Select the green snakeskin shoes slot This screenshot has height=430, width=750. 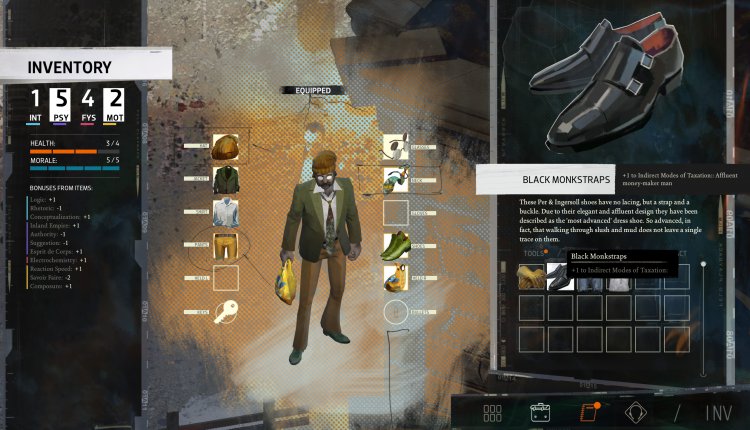point(397,246)
